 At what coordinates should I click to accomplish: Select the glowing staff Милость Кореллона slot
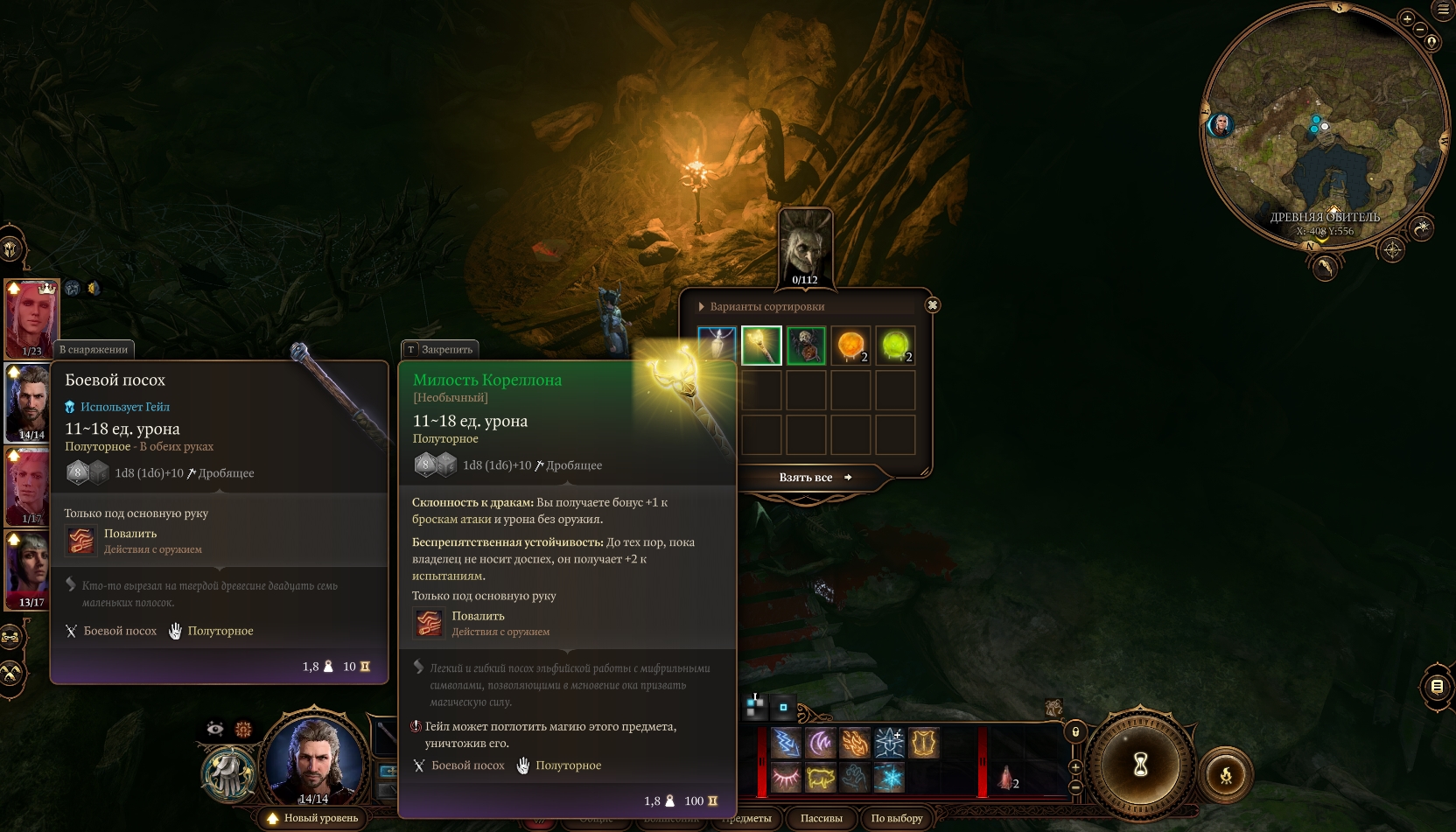point(761,346)
